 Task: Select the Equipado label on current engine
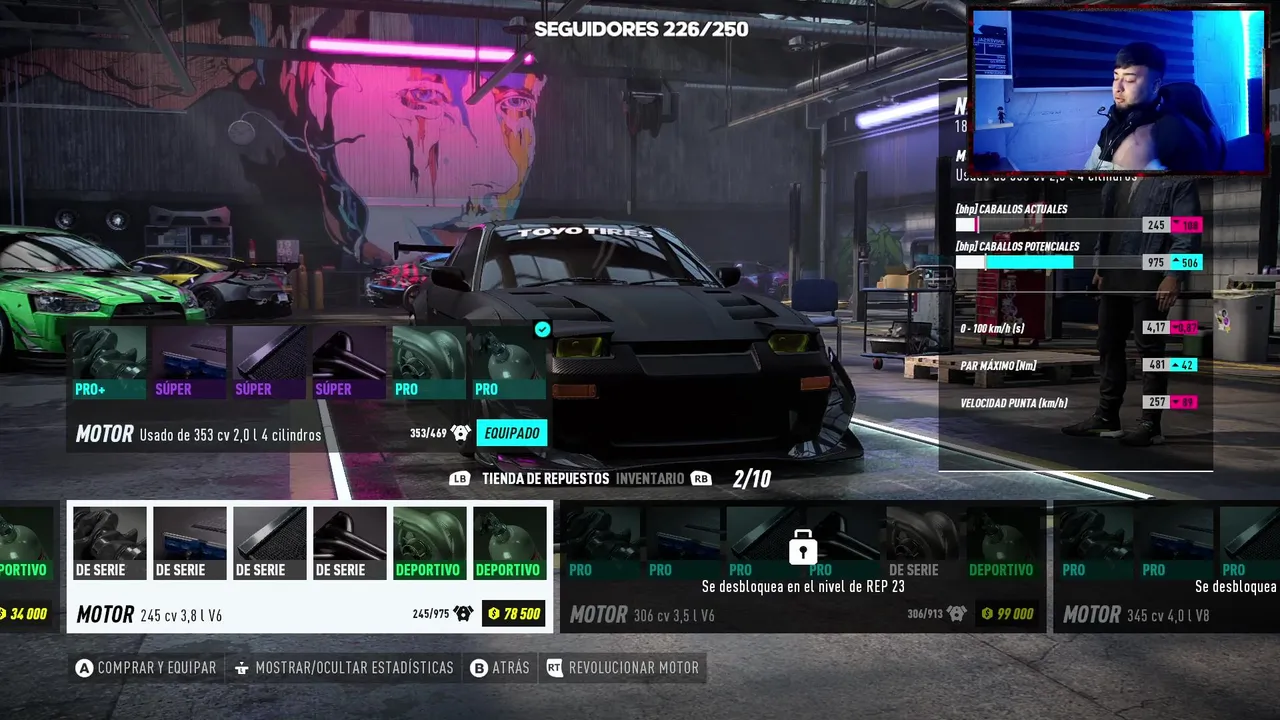pos(511,433)
